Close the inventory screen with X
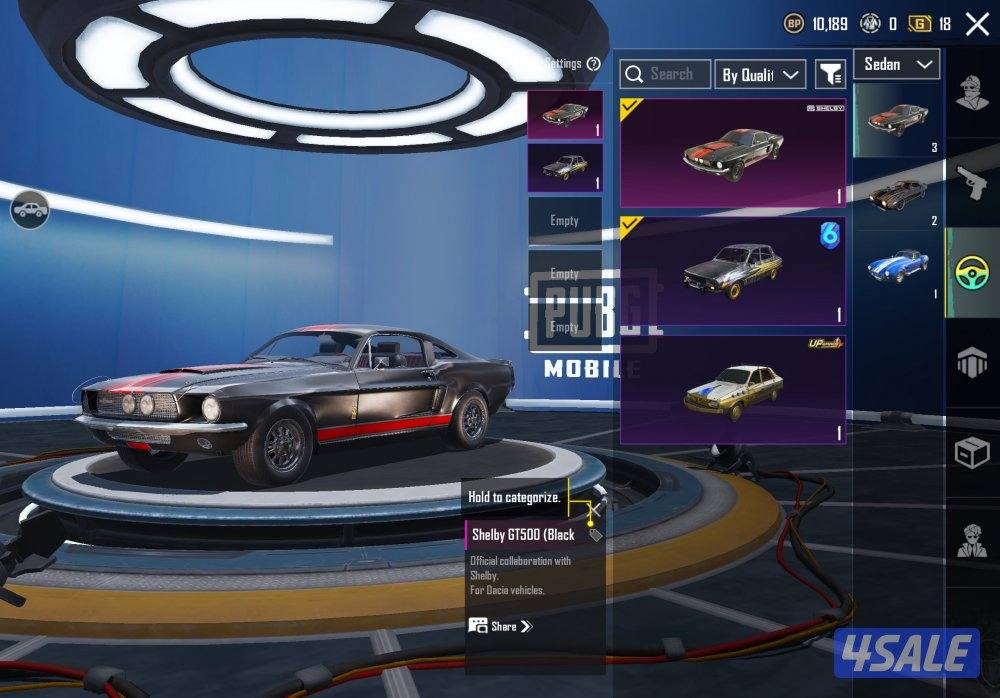Viewport: 1000px width, 698px height. [977, 24]
